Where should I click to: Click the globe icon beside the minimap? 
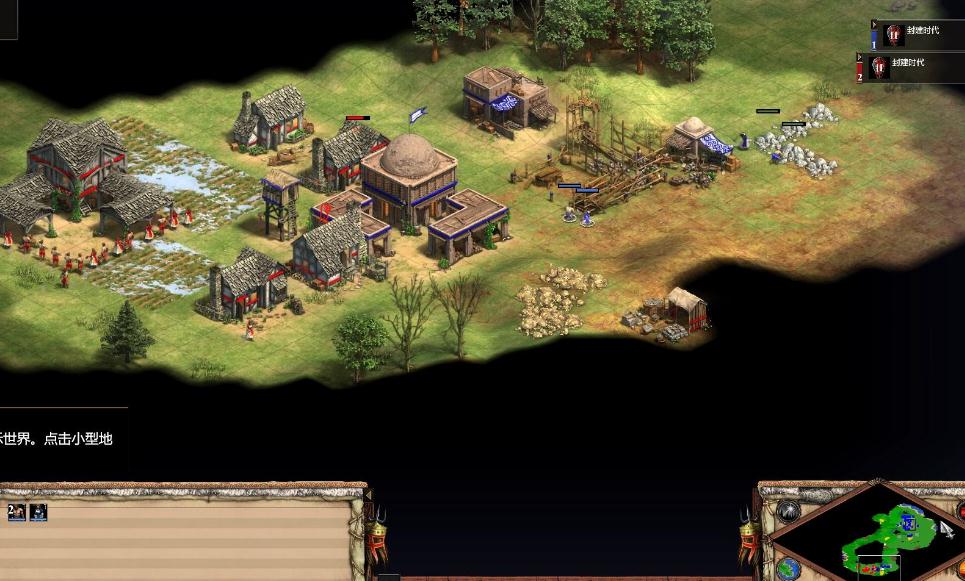point(788,567)
